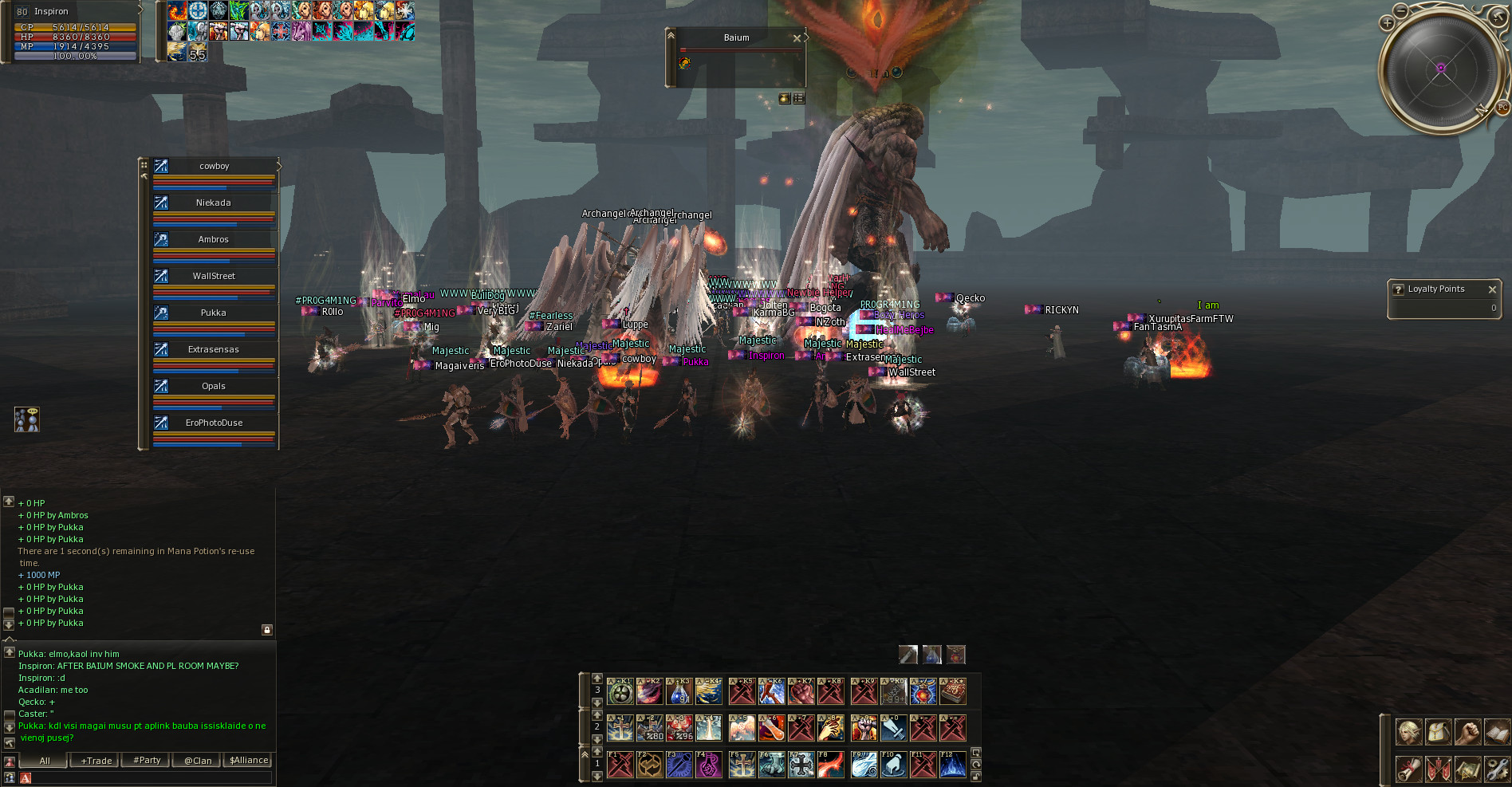Close the Baium target window
The image size is (1512, 787).
(x=796, y=38)
